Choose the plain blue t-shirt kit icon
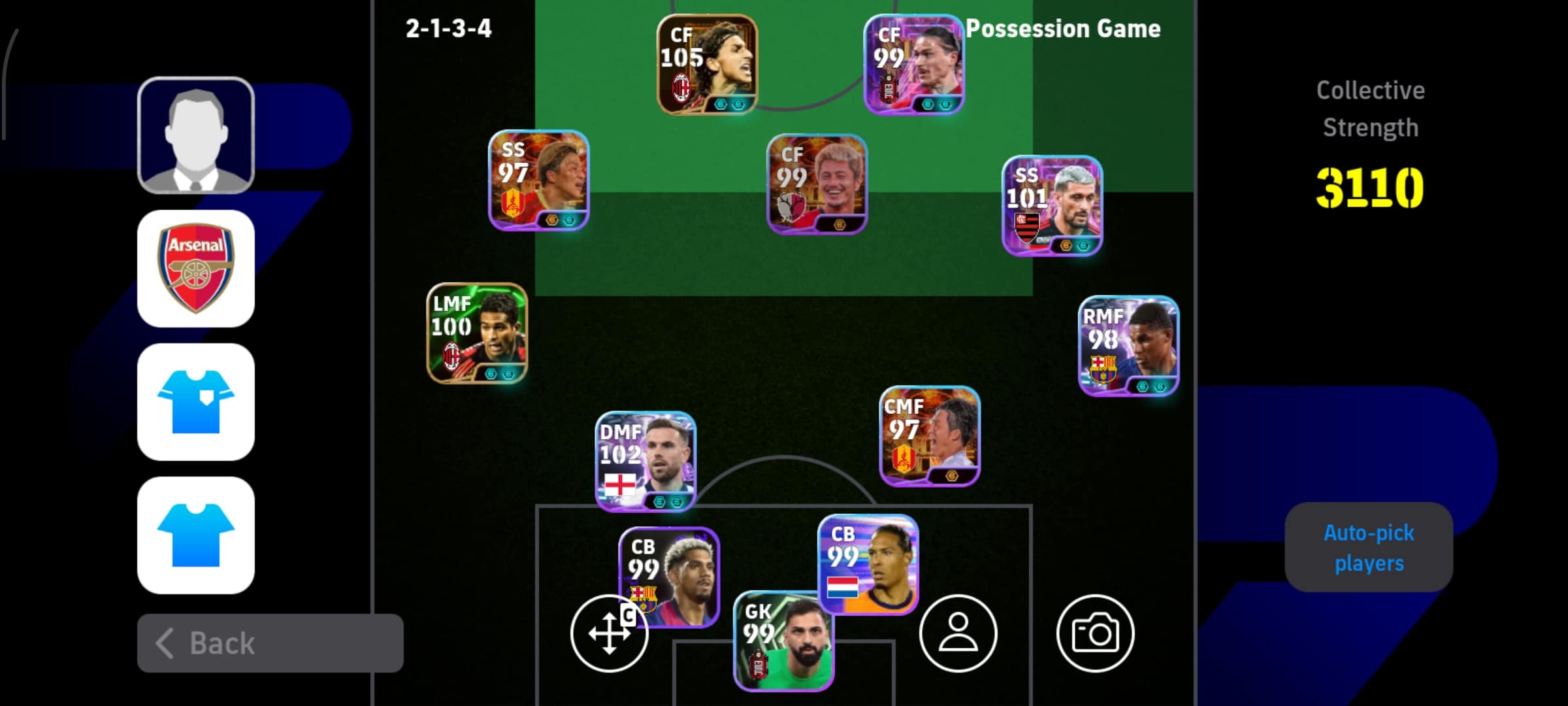1568x706 pixels. (196, 535)
